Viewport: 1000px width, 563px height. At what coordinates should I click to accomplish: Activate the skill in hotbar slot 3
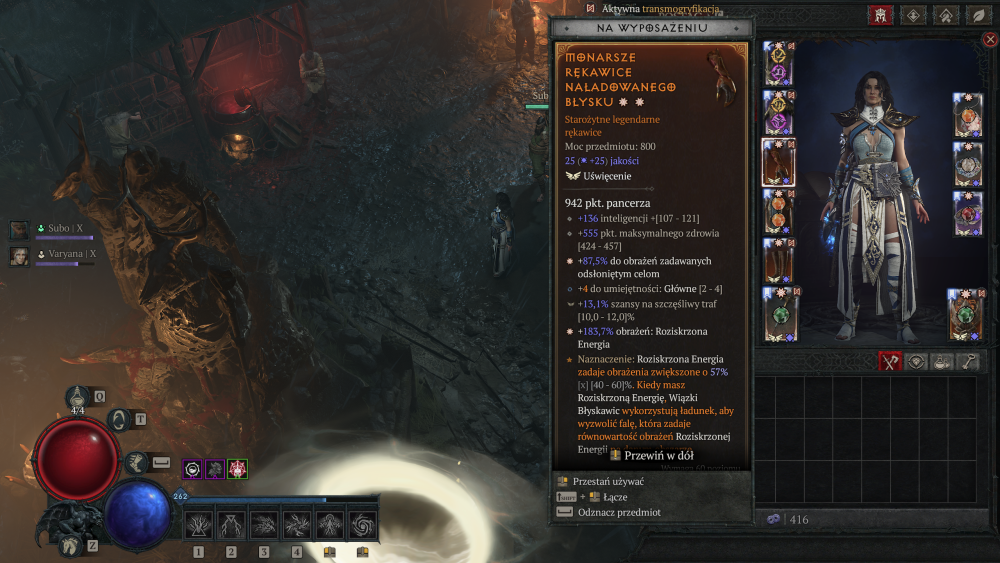[264, 524]
